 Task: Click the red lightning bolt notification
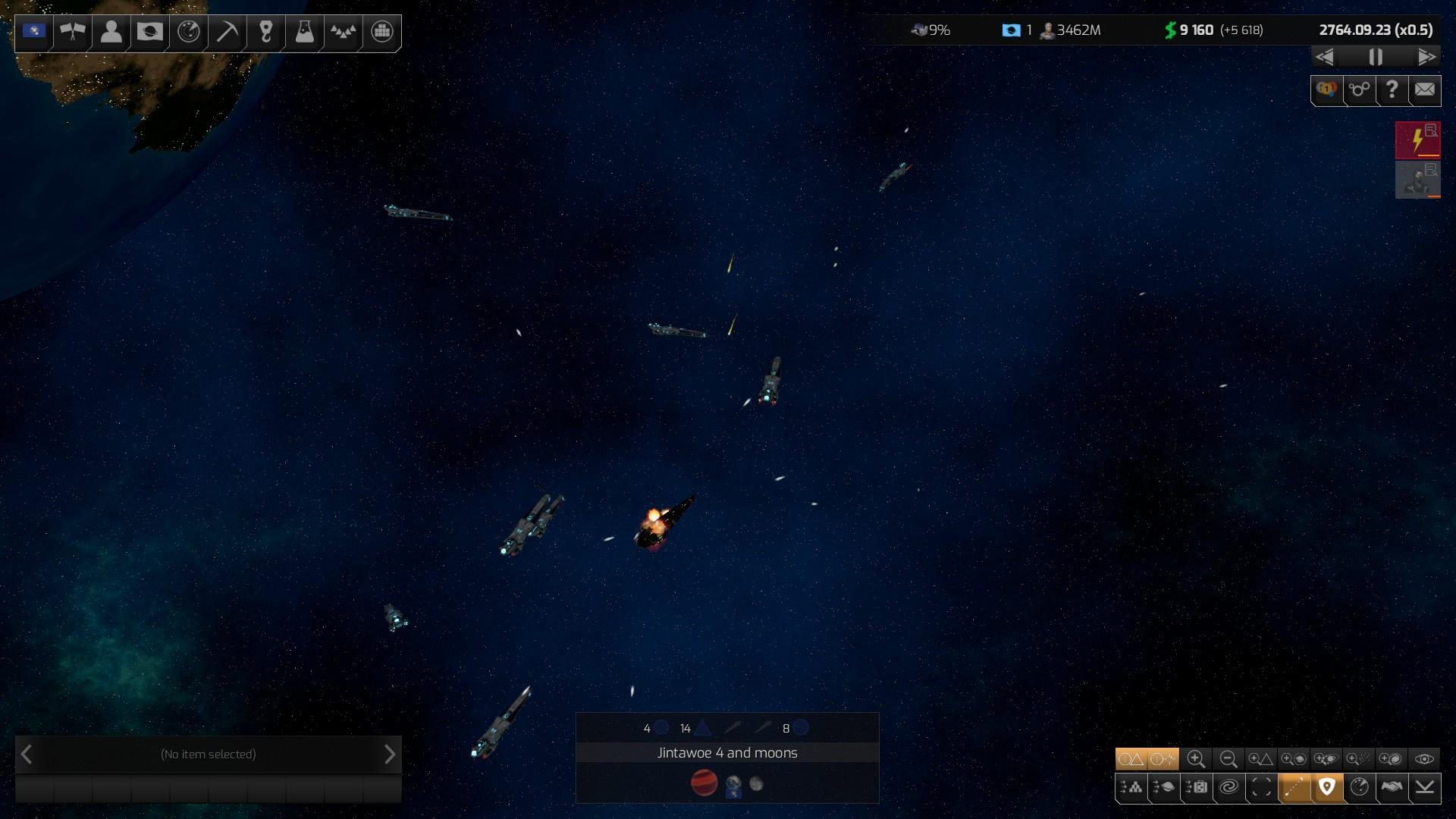[x=1417, y=140]
